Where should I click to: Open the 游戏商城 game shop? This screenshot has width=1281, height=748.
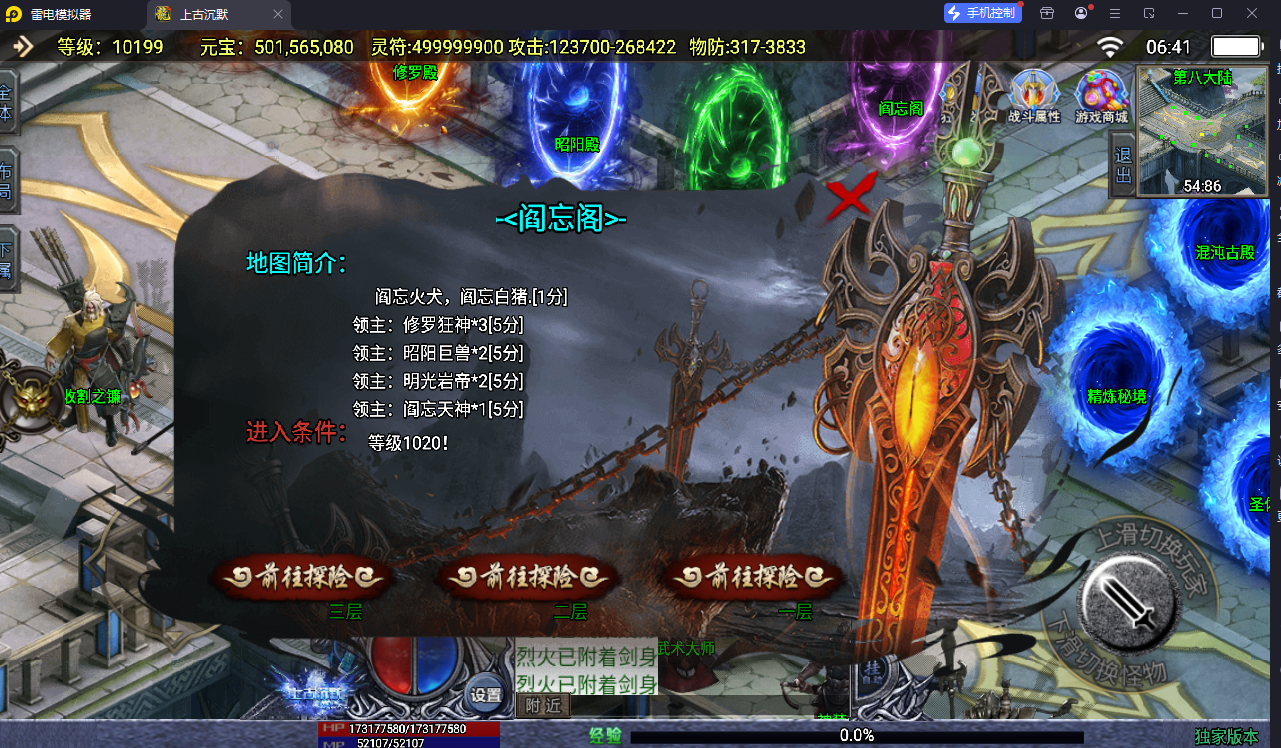tap(1101, 97)
